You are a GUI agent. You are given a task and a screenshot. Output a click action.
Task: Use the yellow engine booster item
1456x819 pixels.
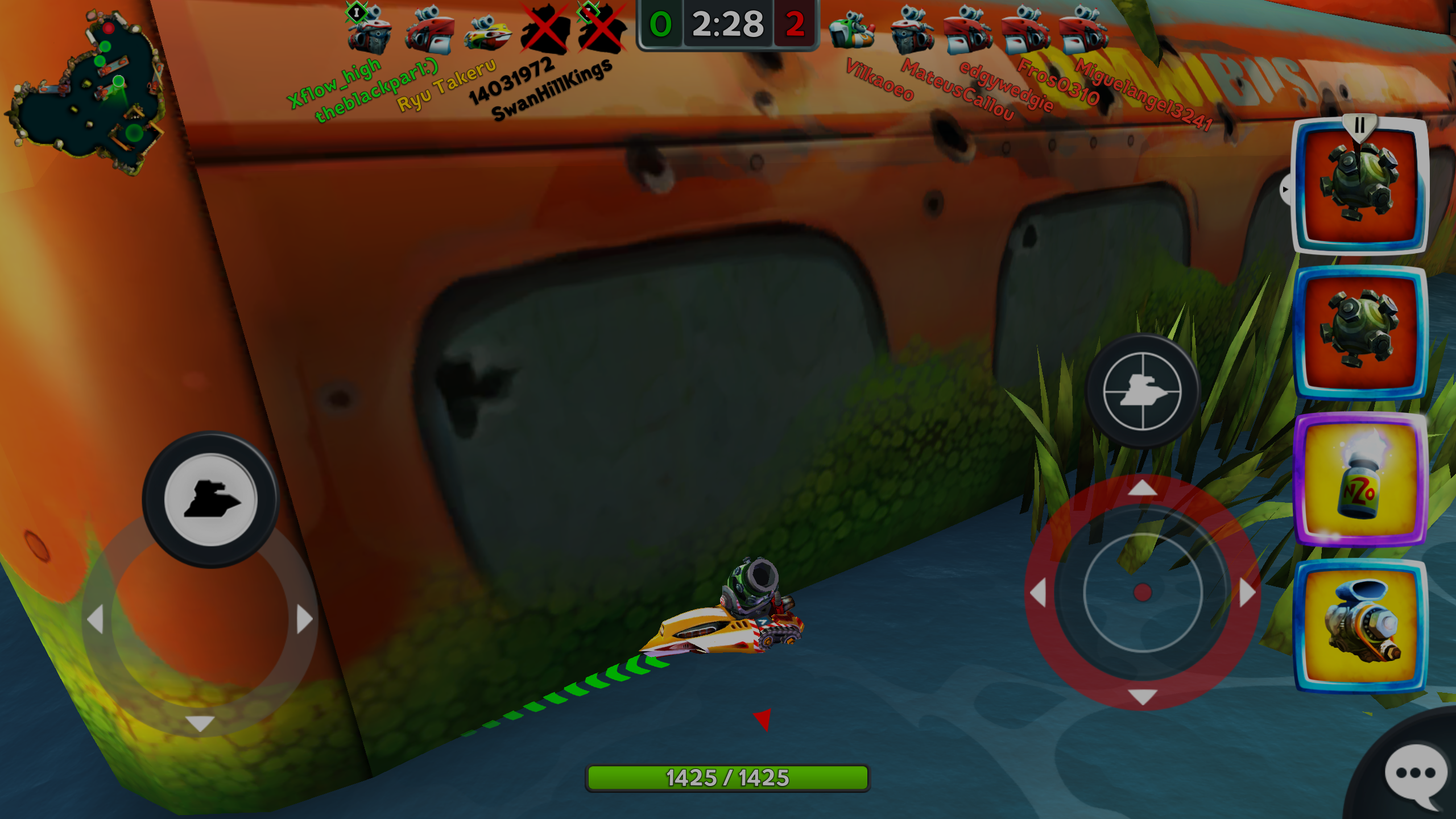click(x=1359, y=627)
